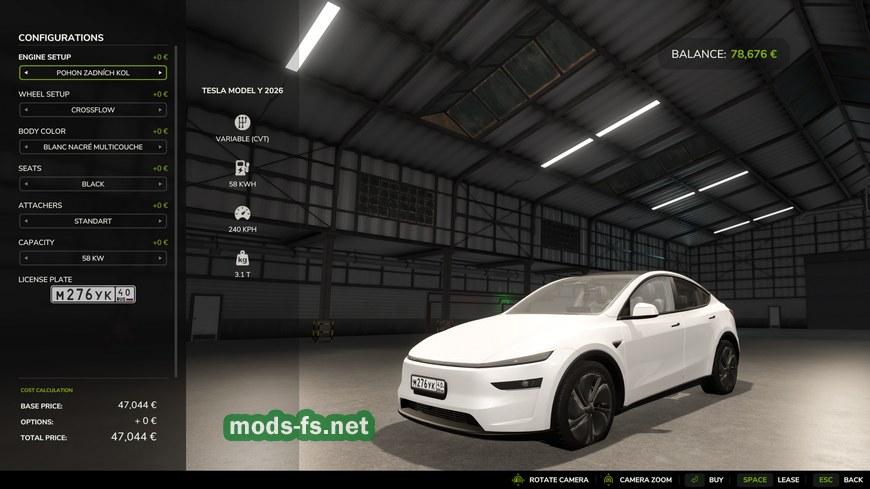Go back from the configuration screen
The height and width of the screenshot is (489, 870).
click(840, 480)
